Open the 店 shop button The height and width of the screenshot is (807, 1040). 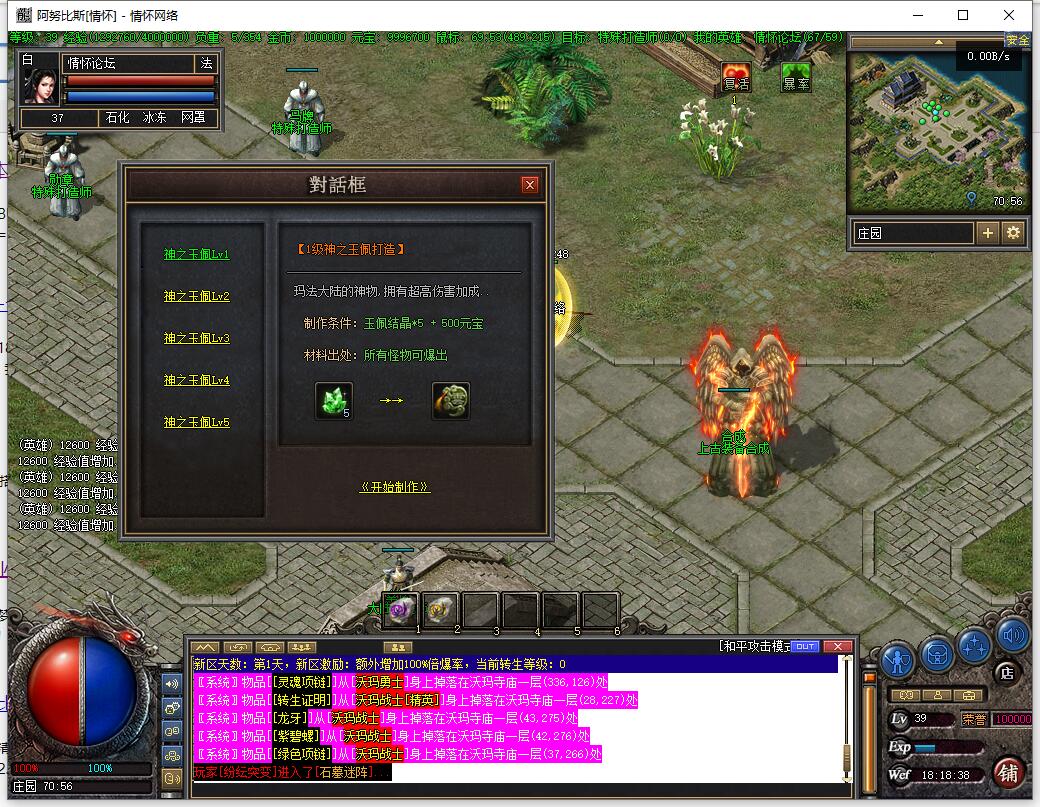click(x=1007, y=674)
